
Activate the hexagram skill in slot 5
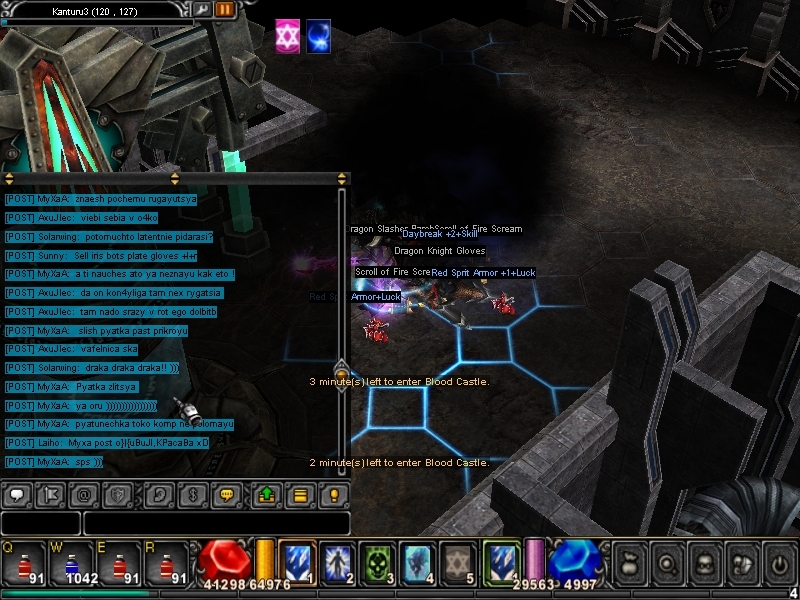click(x=456, y=562)
